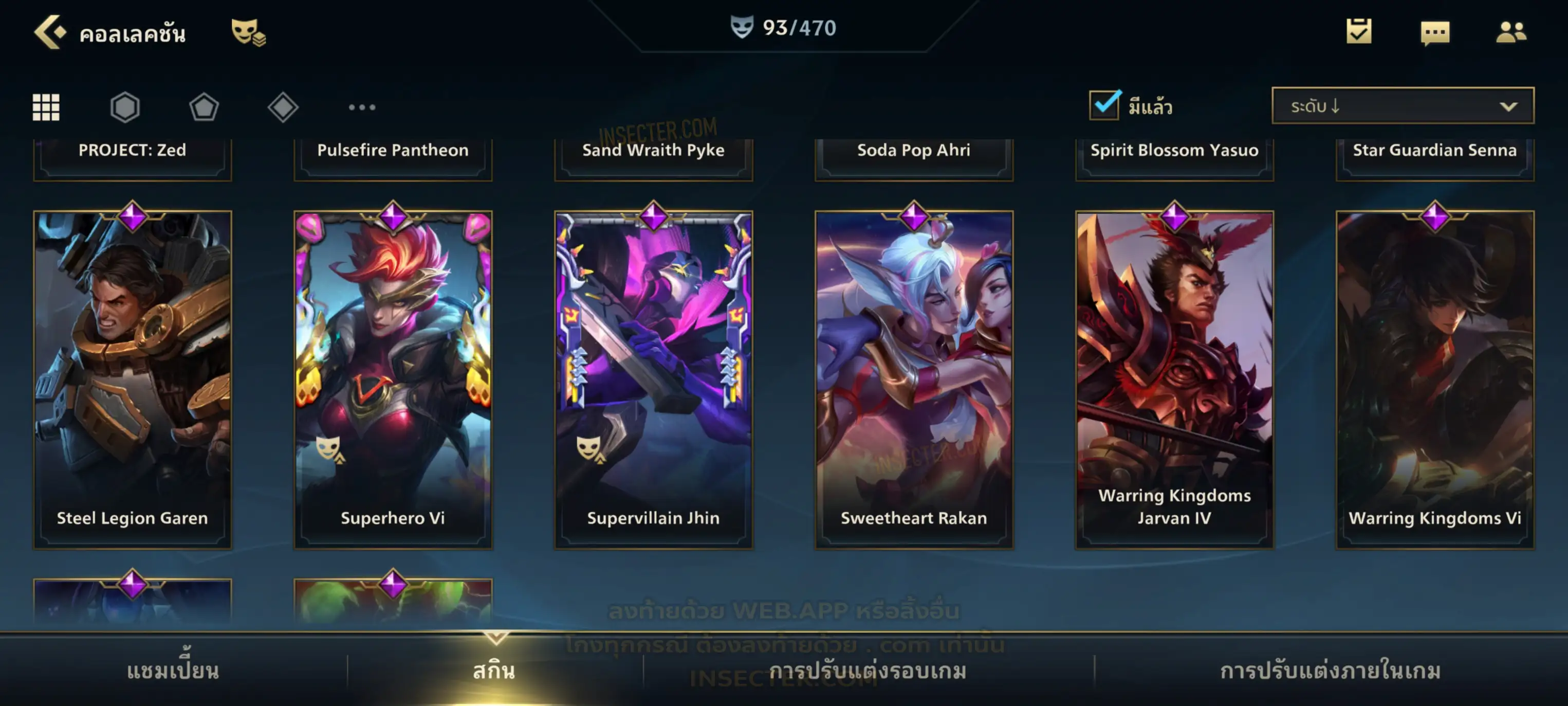Go back using the arrow beside คอลเลคชัน
Screen dimensions: 1568x706
click(x=49, y=32)
